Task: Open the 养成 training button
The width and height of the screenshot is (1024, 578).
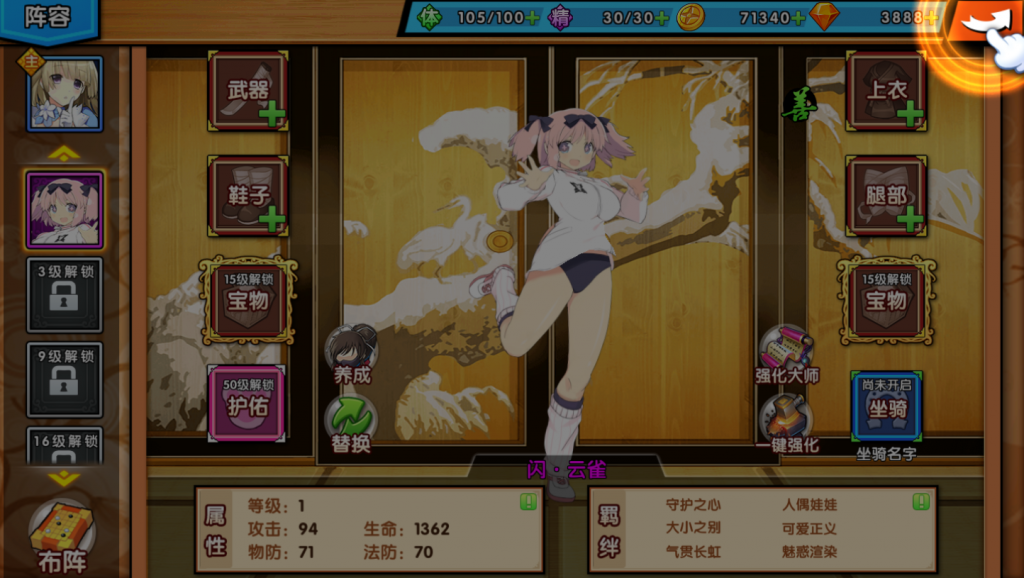Action: (351, 352)
